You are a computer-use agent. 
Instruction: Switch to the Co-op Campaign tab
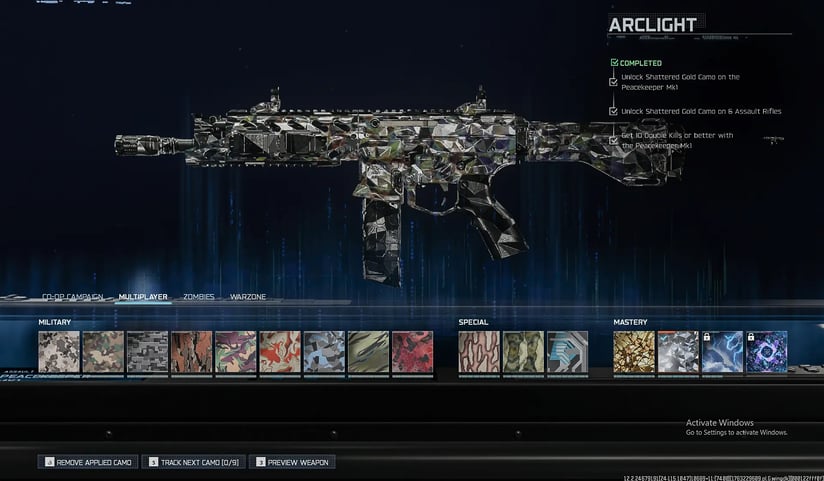tap(72, 297)
